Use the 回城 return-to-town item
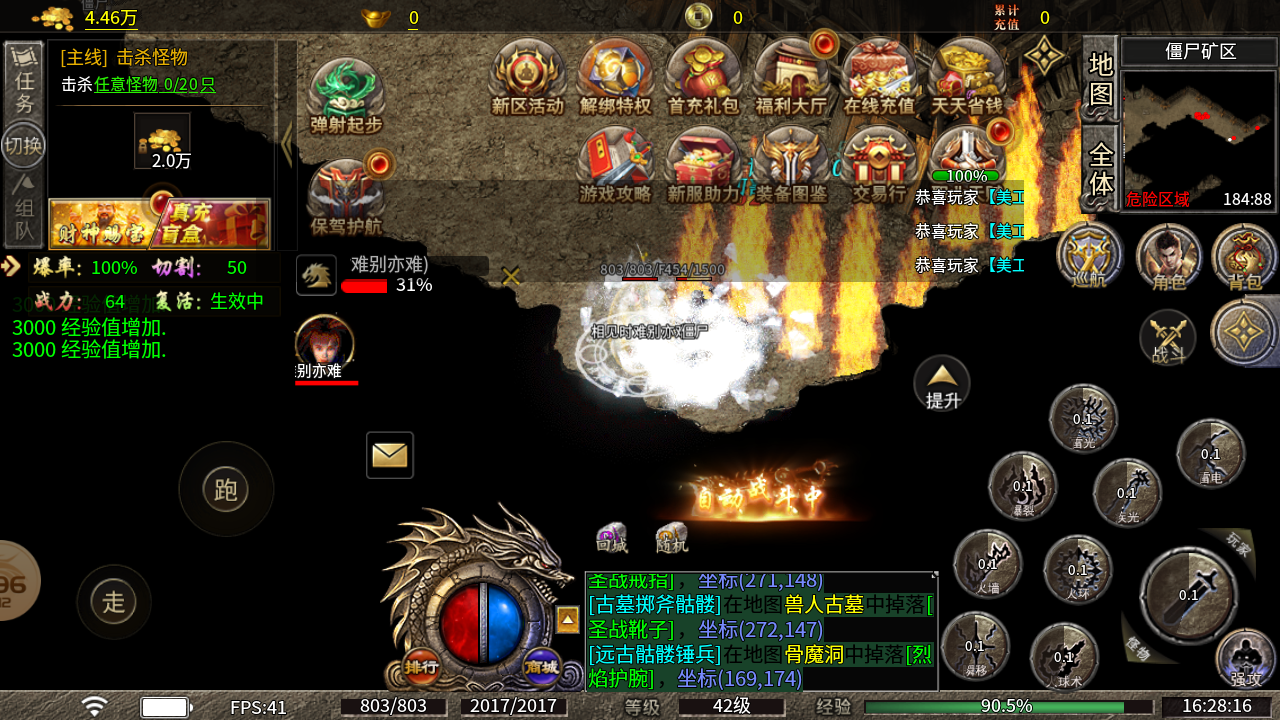This screenshot has height=720, width=1280. click(611, 537)
